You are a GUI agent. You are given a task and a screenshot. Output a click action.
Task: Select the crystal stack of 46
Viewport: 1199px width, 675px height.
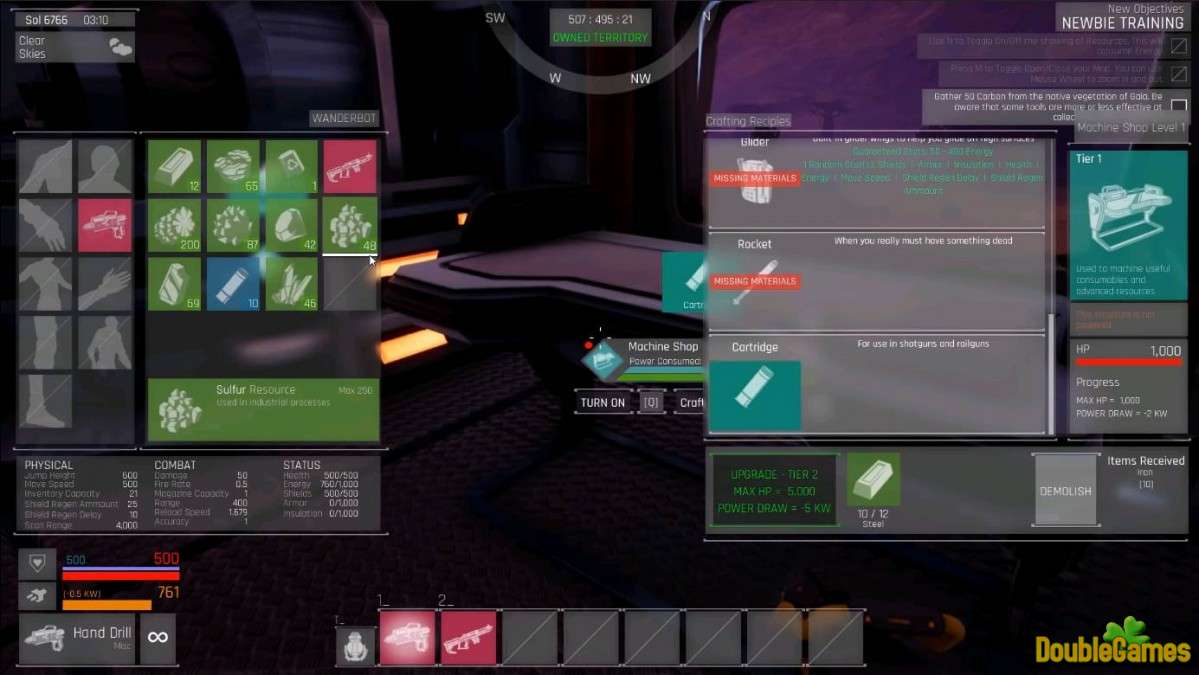(292, 283)
